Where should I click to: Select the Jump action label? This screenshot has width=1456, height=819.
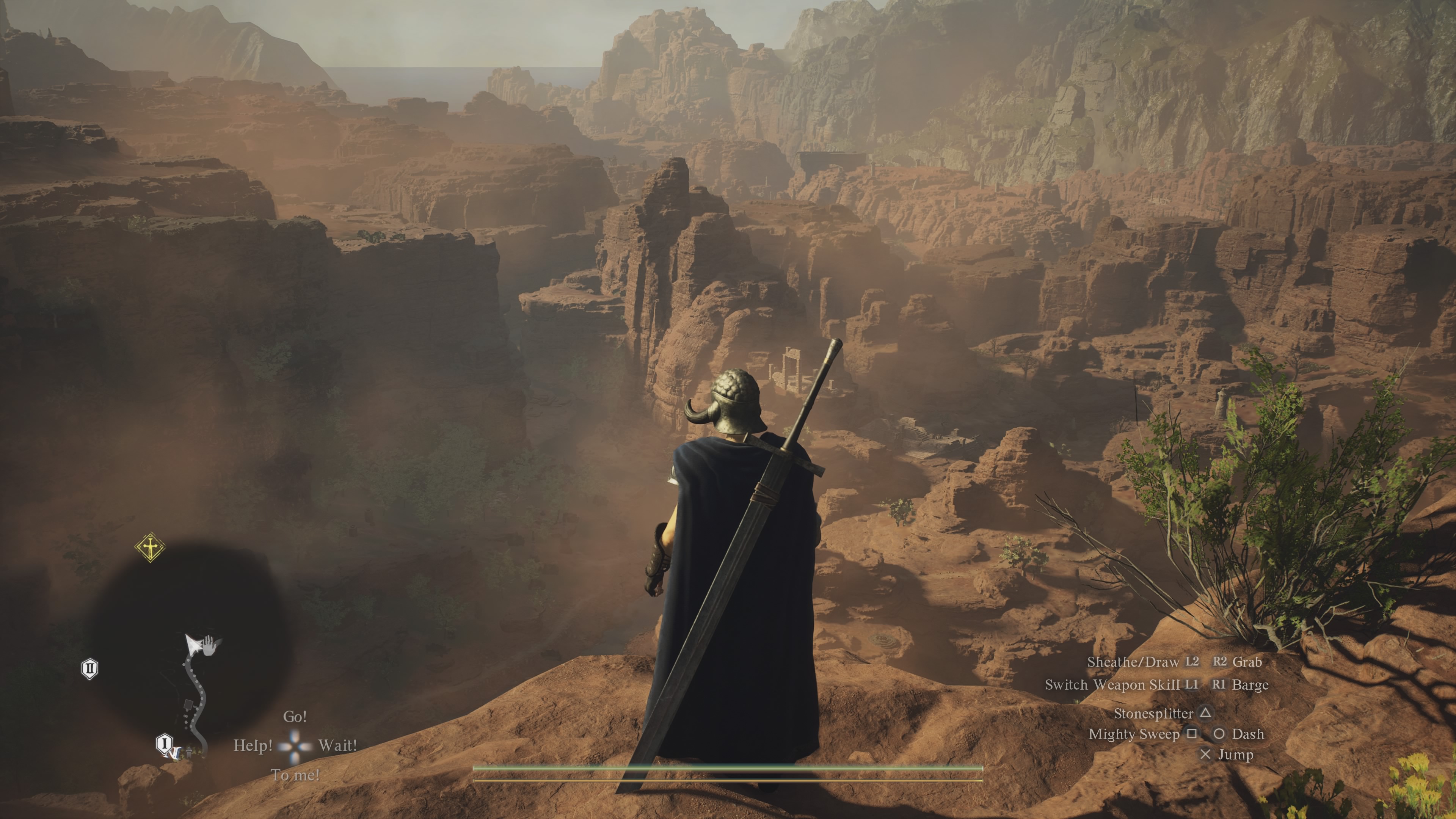1236,755
